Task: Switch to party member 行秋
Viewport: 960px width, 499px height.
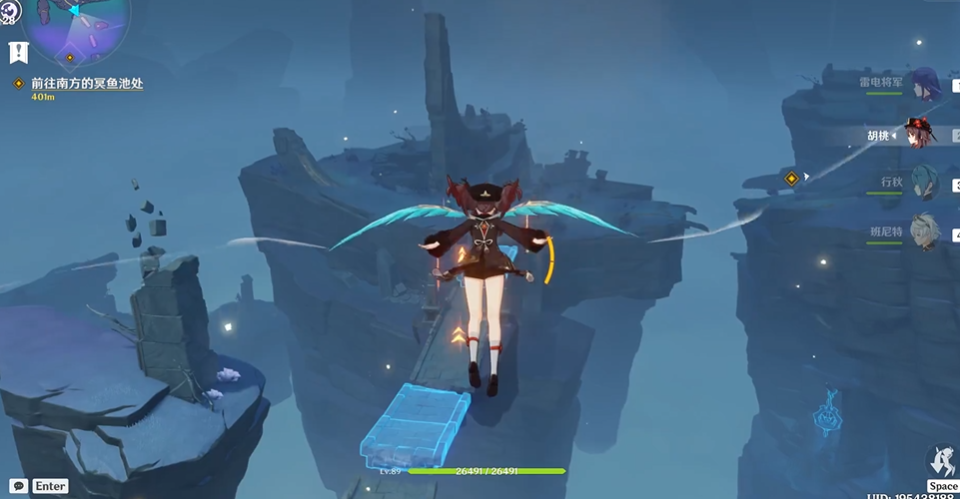Action: [x=924, y=182]
